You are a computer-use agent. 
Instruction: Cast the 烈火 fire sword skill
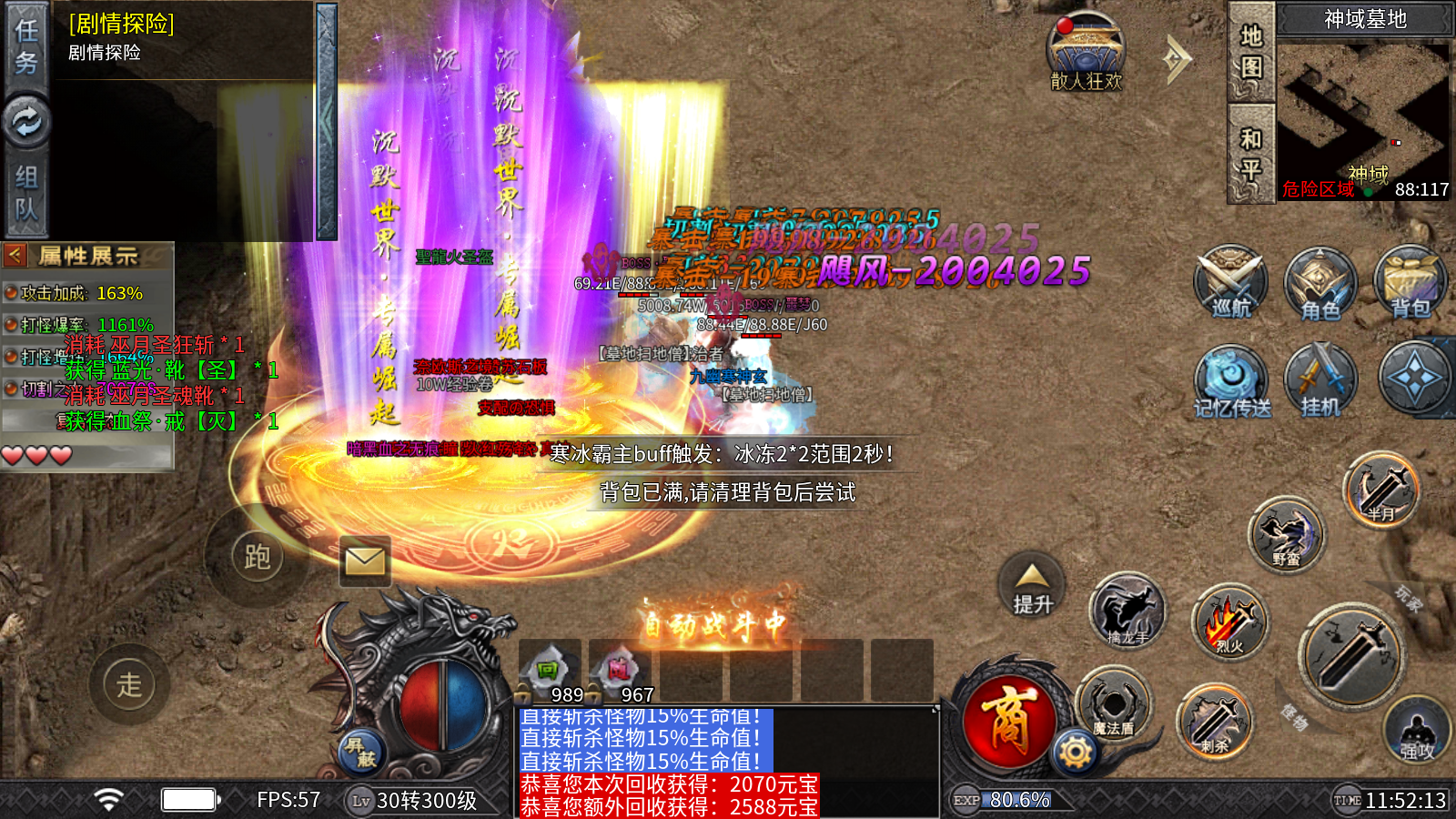1229,622
